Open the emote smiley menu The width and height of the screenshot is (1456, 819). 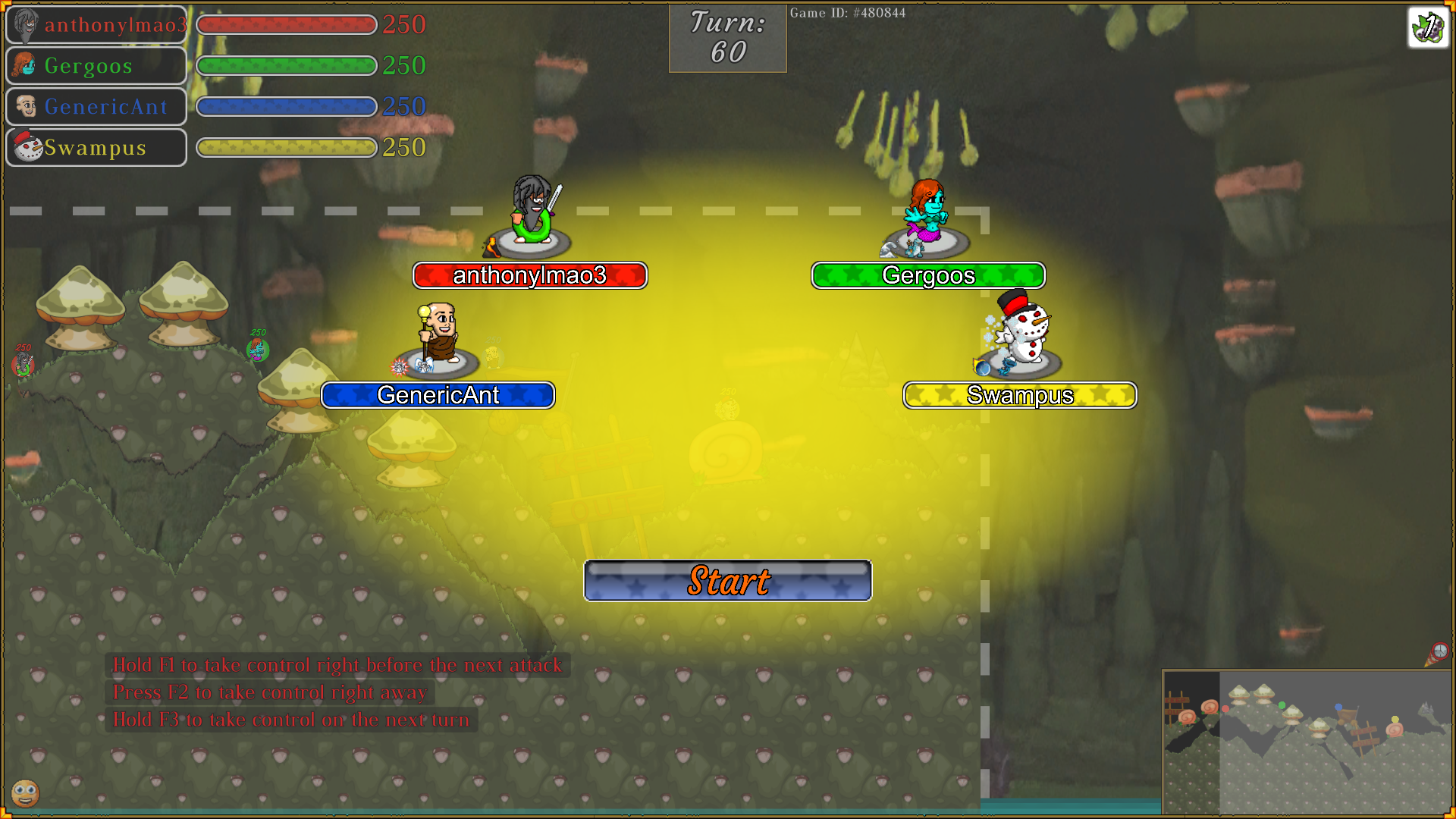pyautogui.click(x=26, y=794)
